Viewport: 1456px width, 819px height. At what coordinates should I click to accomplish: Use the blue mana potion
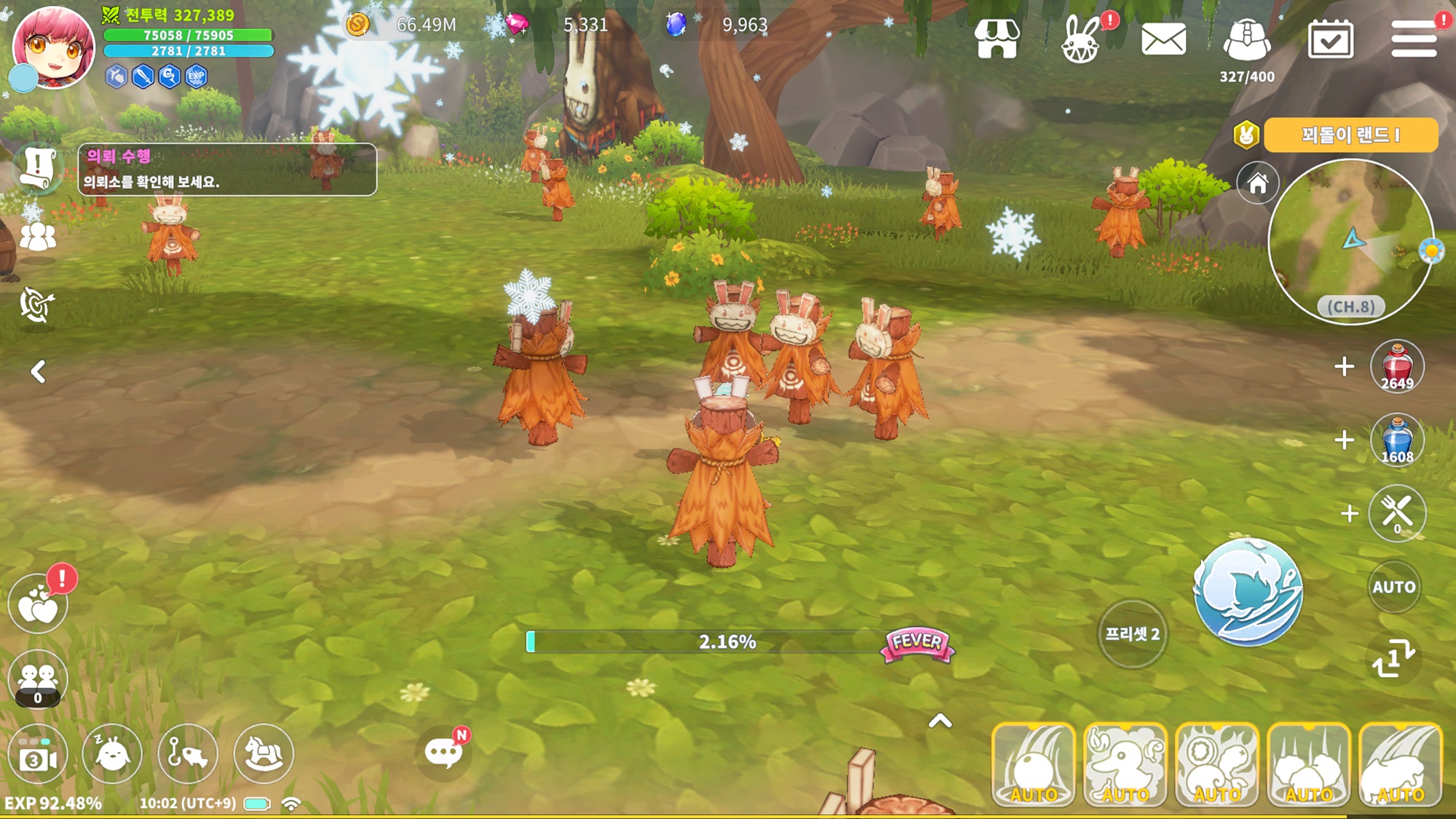1396,440
